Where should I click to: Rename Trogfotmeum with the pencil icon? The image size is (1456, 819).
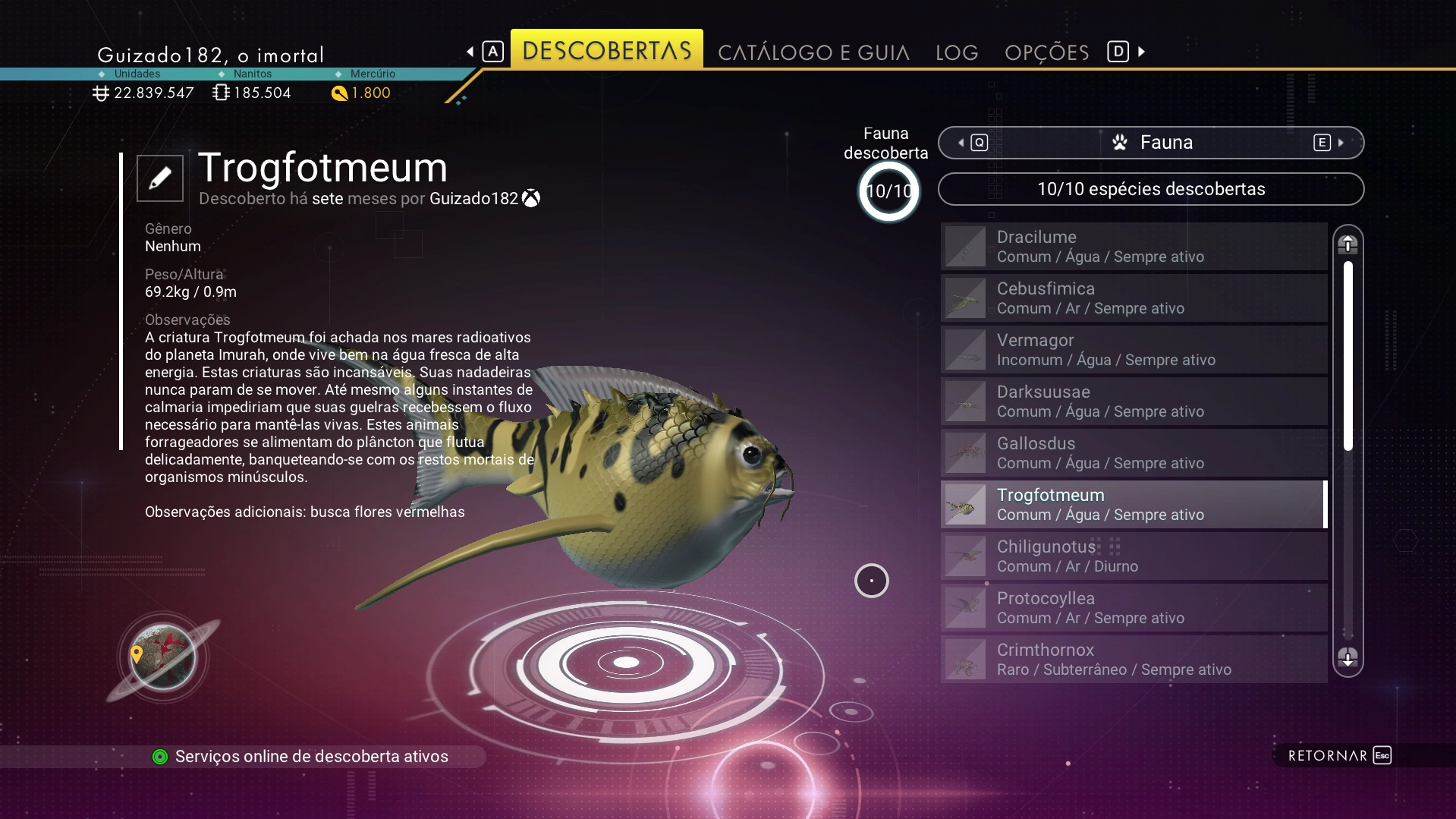click(160, 178)
